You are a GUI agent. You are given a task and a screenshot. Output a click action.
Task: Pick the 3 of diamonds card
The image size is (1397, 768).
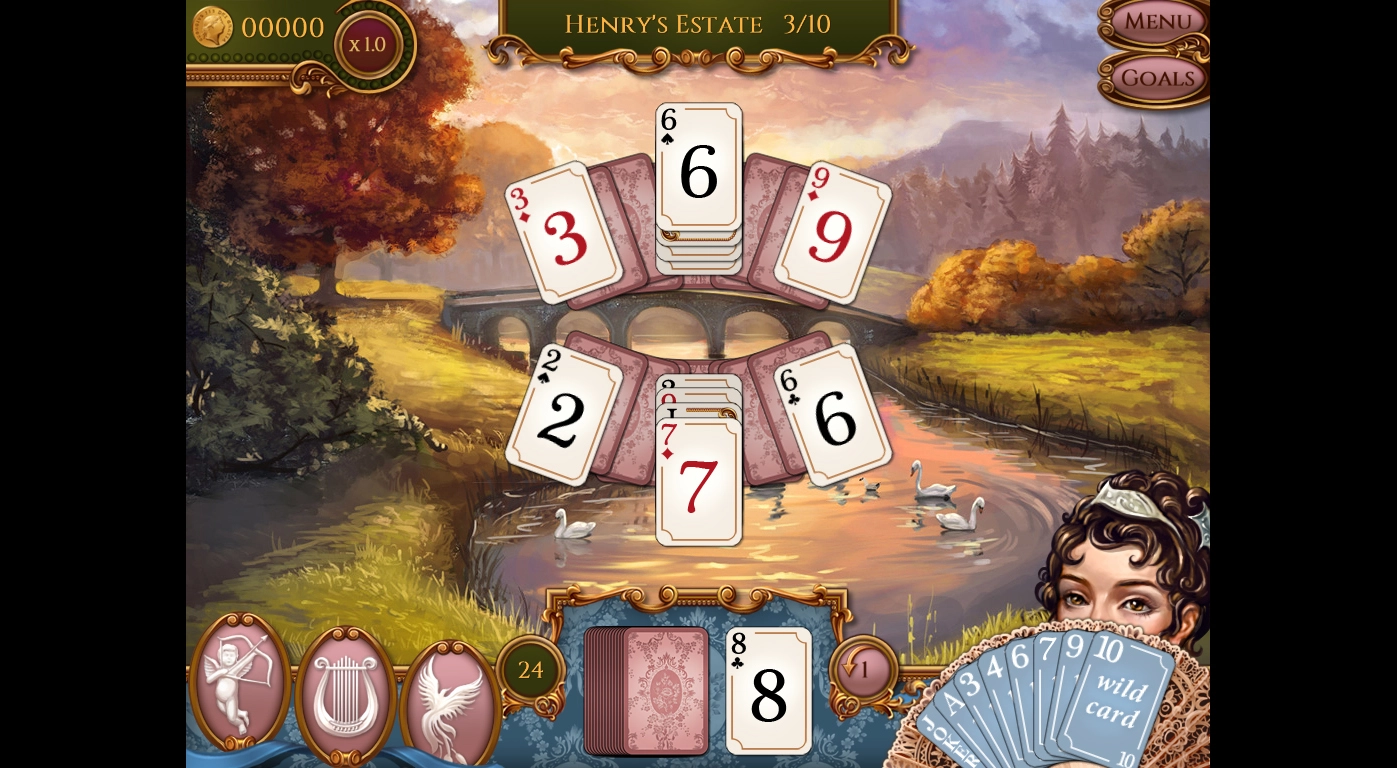[x=563, y=233]
